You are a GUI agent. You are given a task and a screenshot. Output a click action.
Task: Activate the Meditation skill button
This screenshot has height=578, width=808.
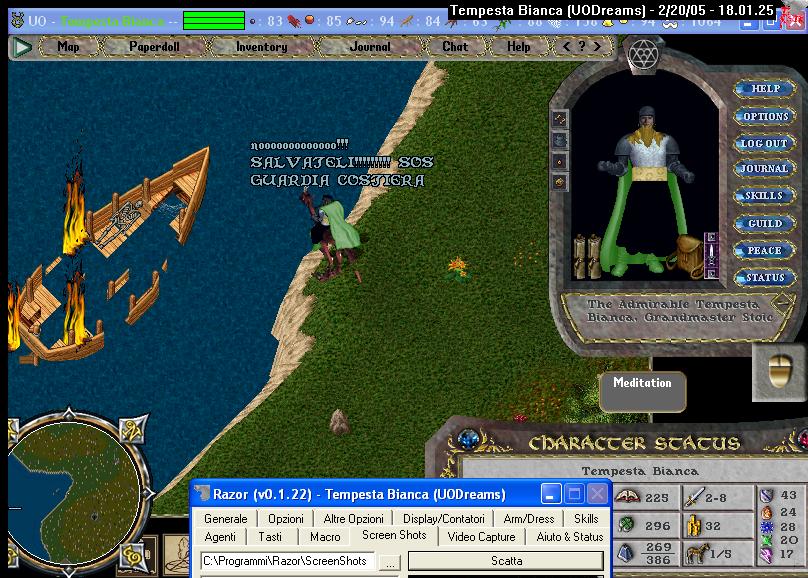coord(643,384)
